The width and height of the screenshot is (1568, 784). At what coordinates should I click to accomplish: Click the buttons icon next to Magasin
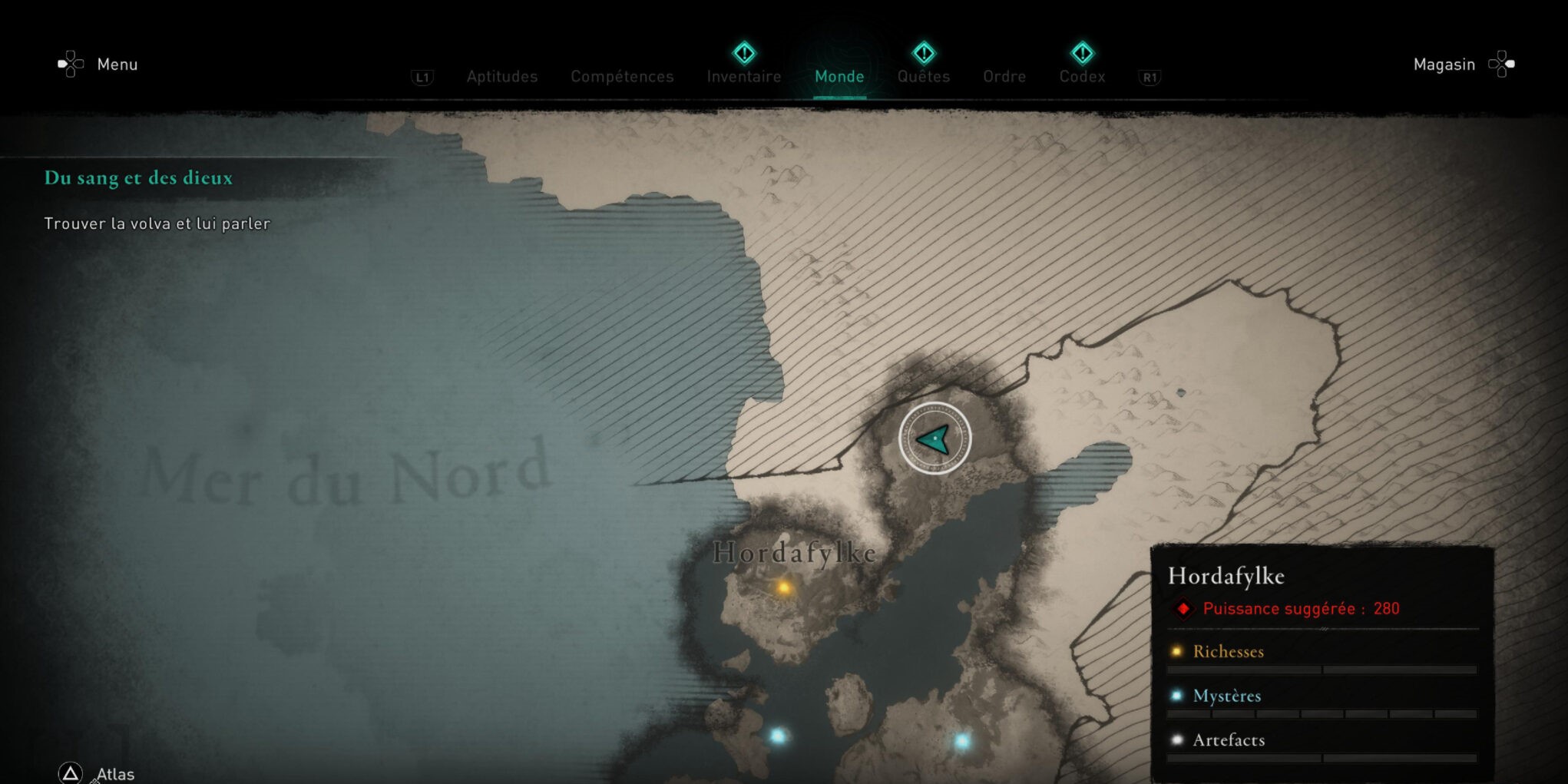[1502, 64]
